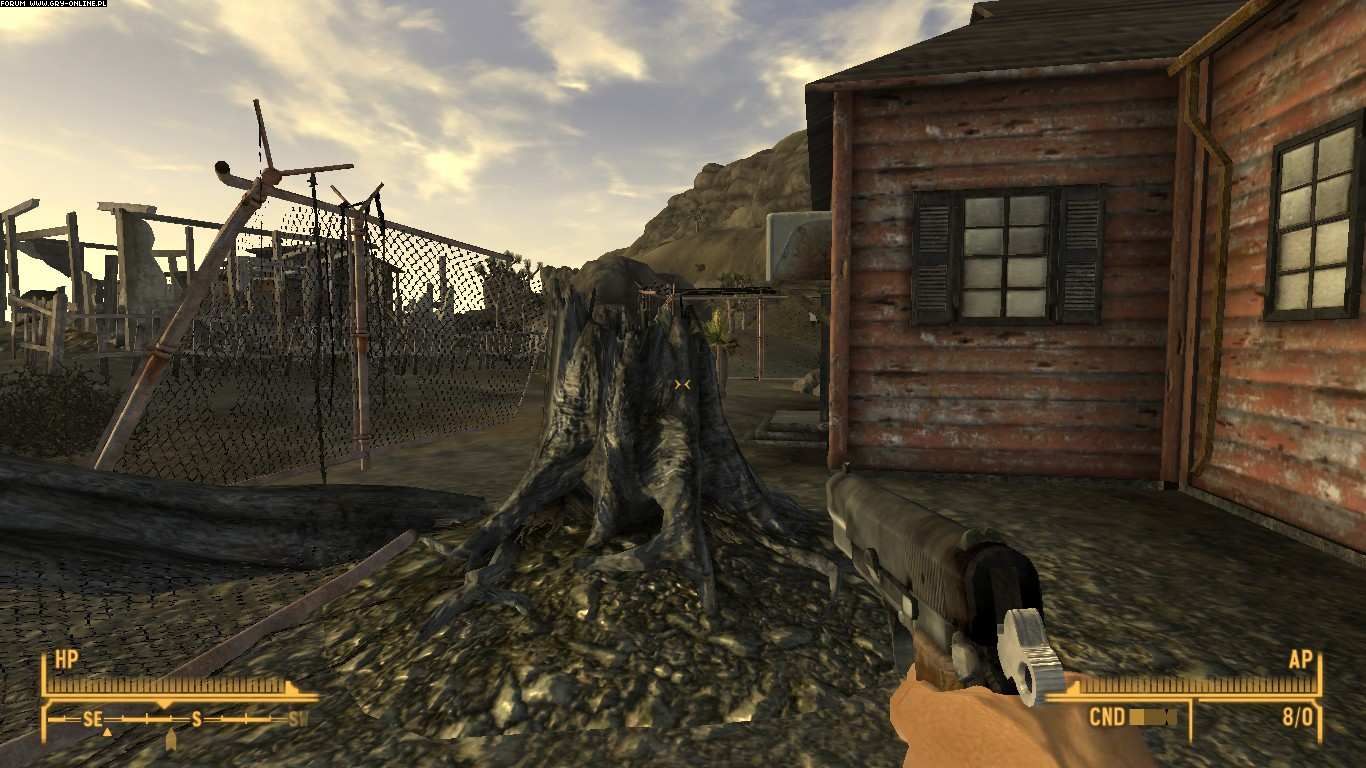Toggle the player heading arrow on the compass
Image resolution: width=1366 pixels, height=768 pixels.
pos(171,738)
